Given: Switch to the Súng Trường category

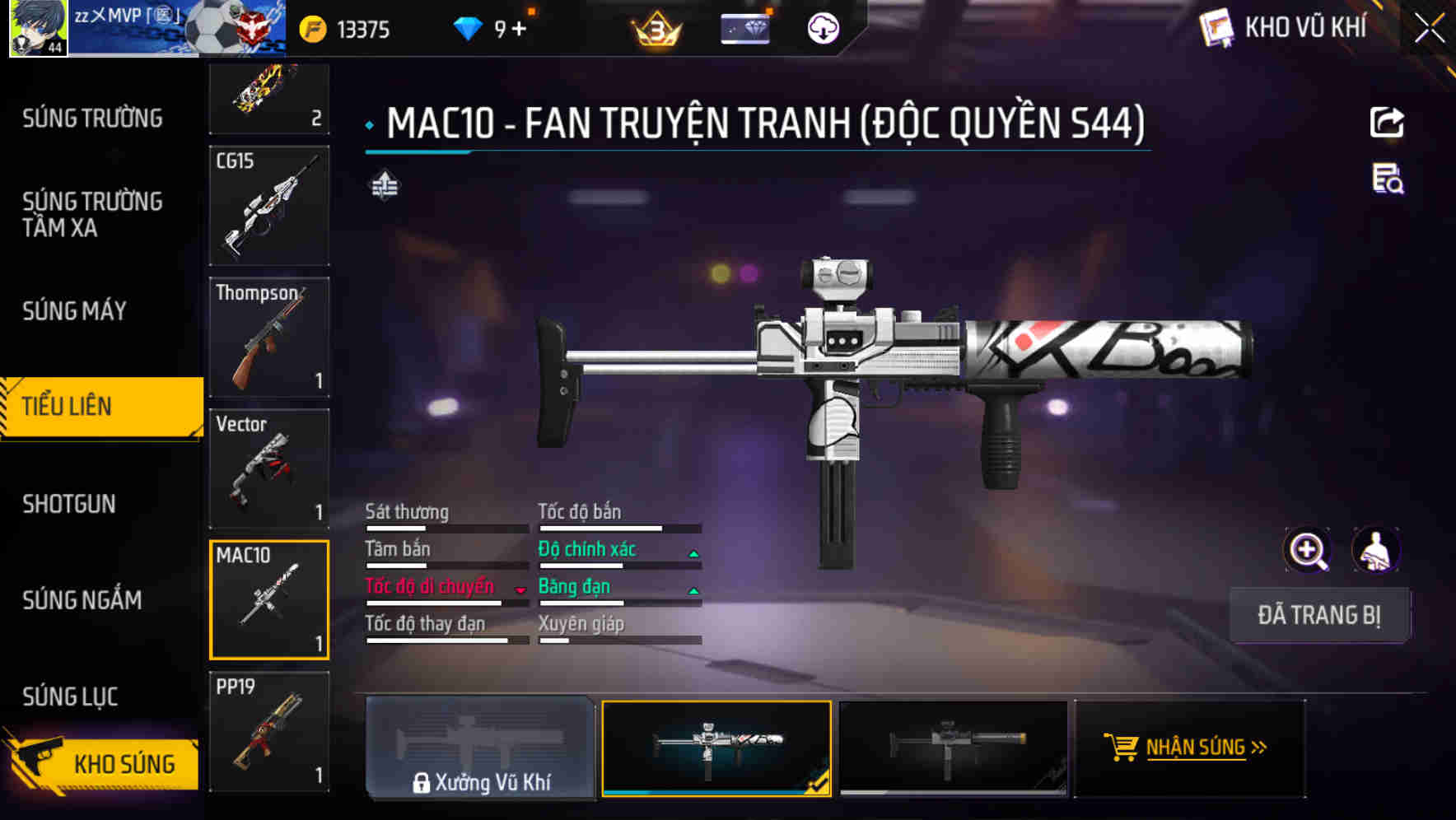Looking at the screenshot, I should click(92, 119).
